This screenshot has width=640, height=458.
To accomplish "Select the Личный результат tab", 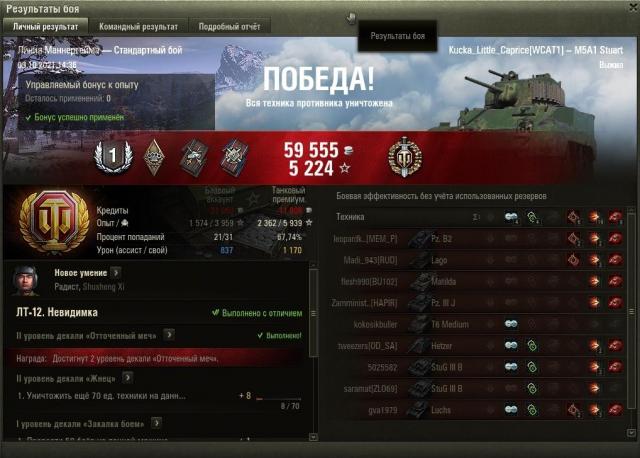I will (x=46, y=25).
